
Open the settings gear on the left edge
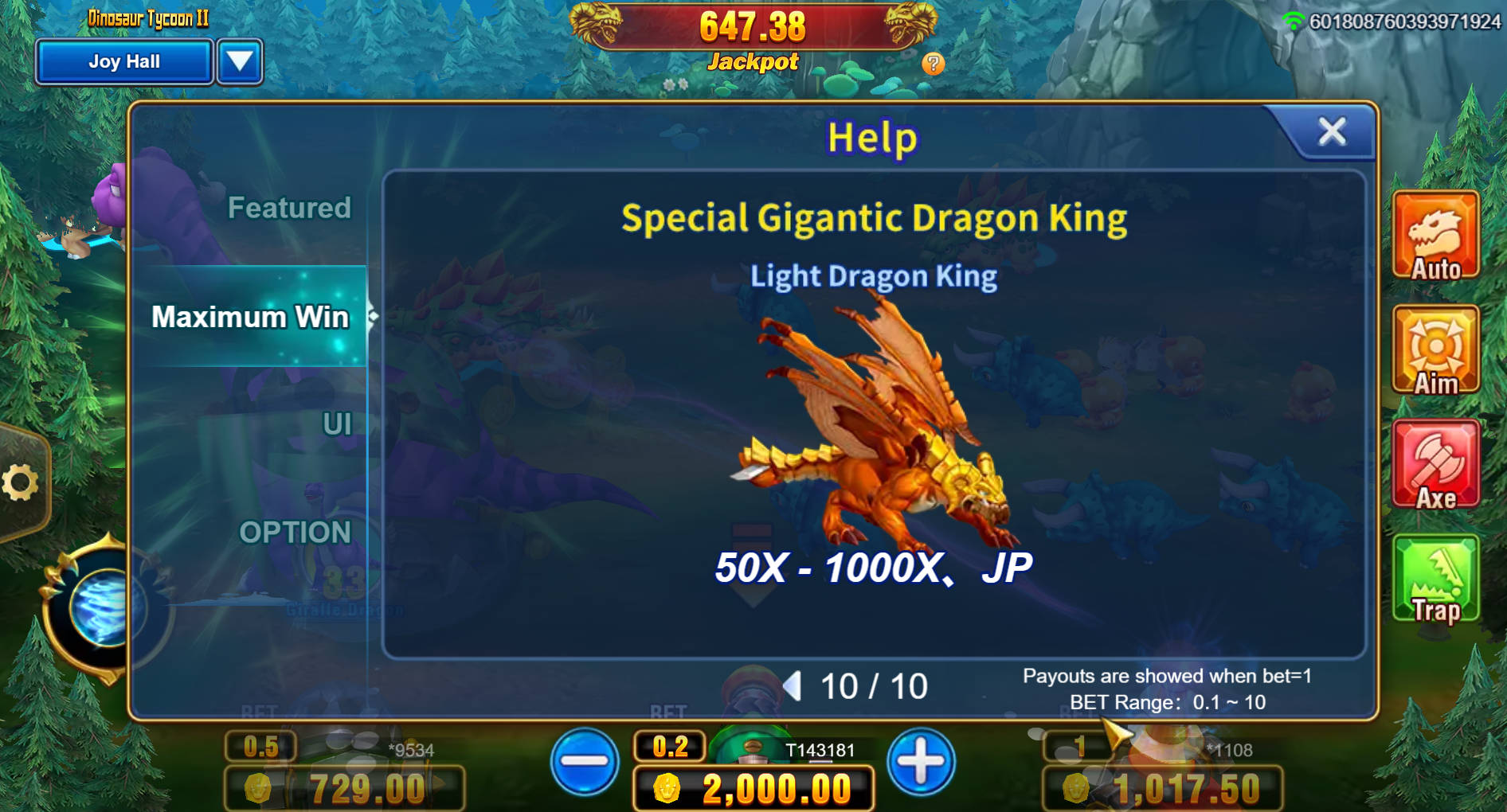click(22, 481)
